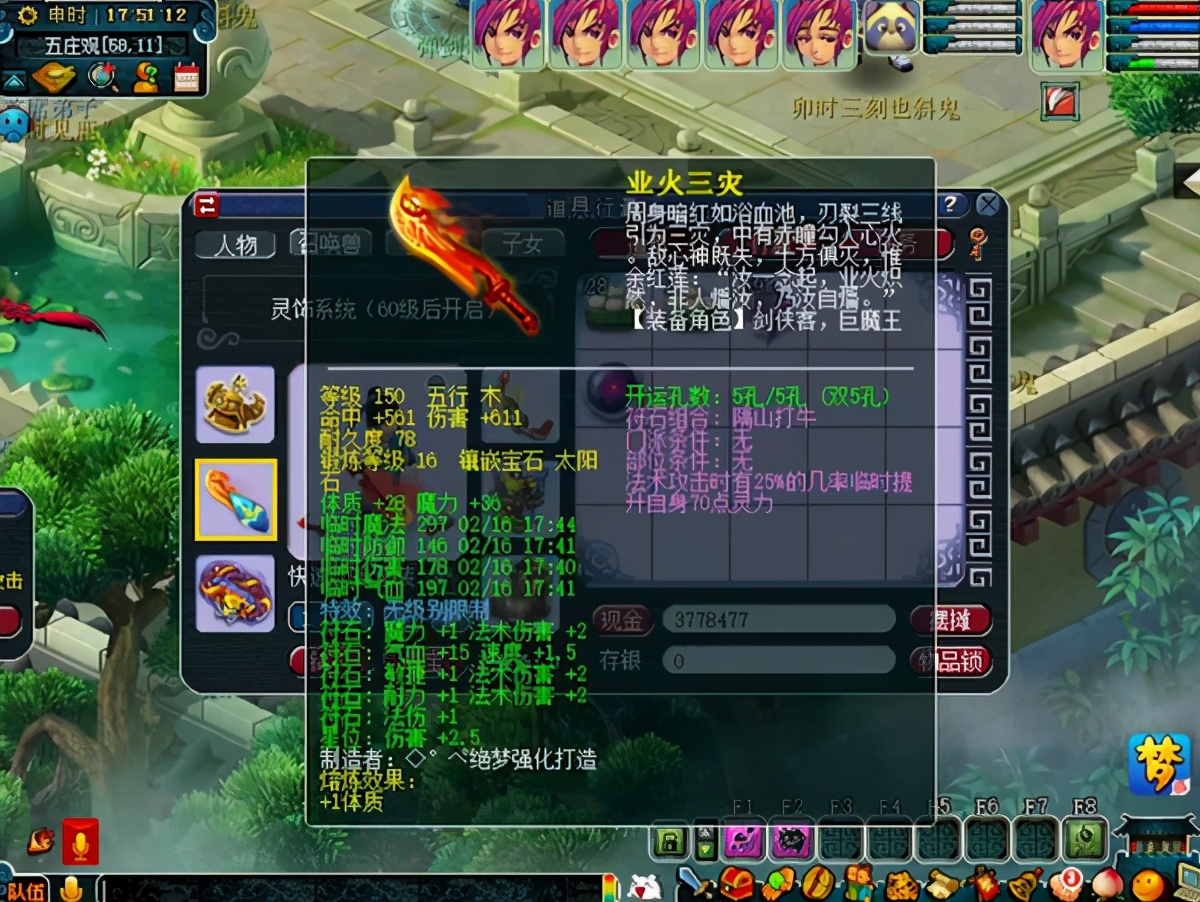
Task: Click the 物品锁 item lock button
Action: [x=950, y=661]
